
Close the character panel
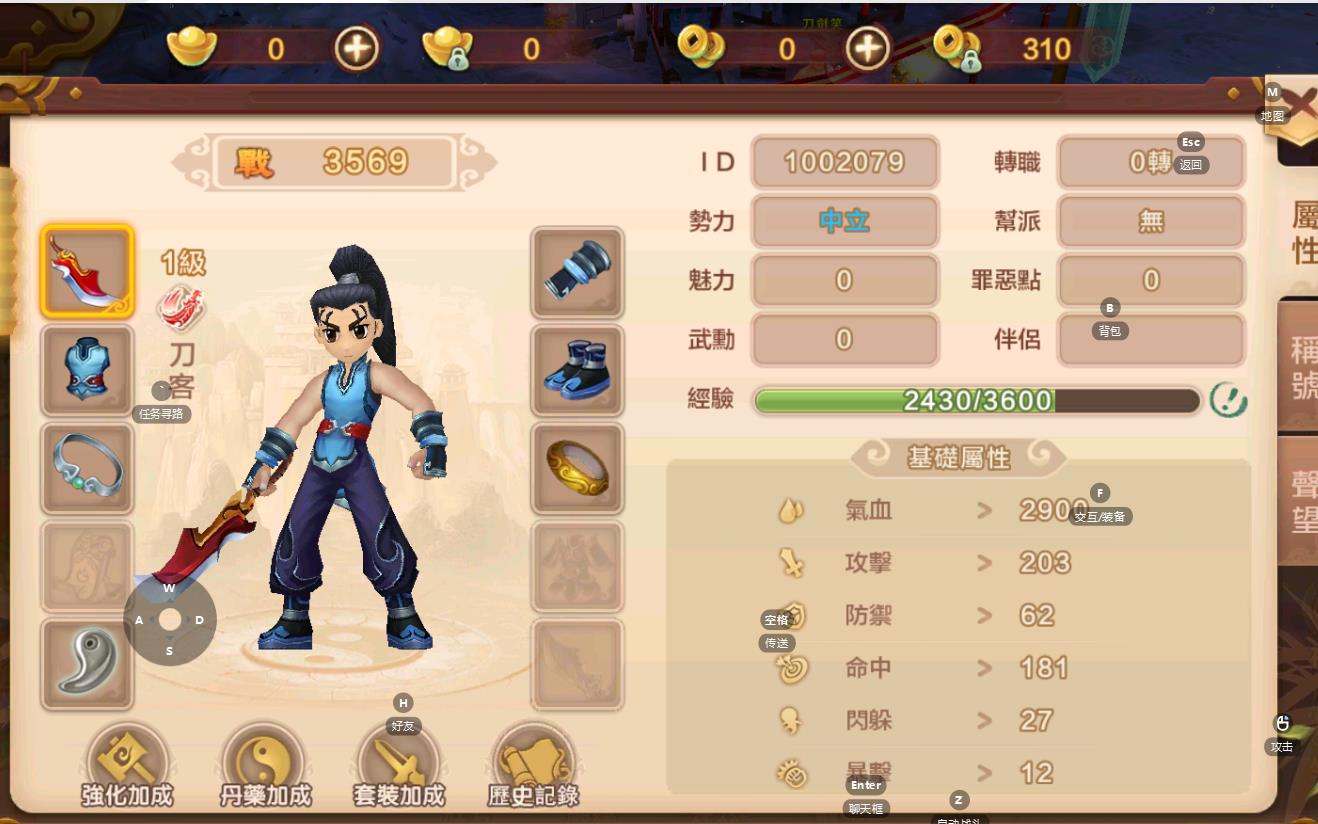[x=1300, y=106]
